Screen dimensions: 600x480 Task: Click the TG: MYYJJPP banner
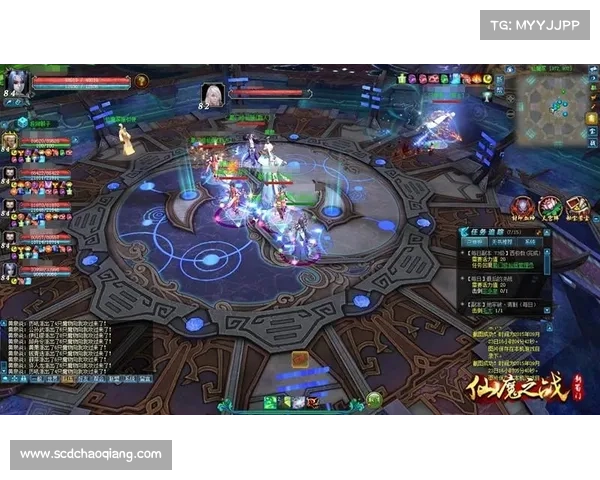[535, 24]
